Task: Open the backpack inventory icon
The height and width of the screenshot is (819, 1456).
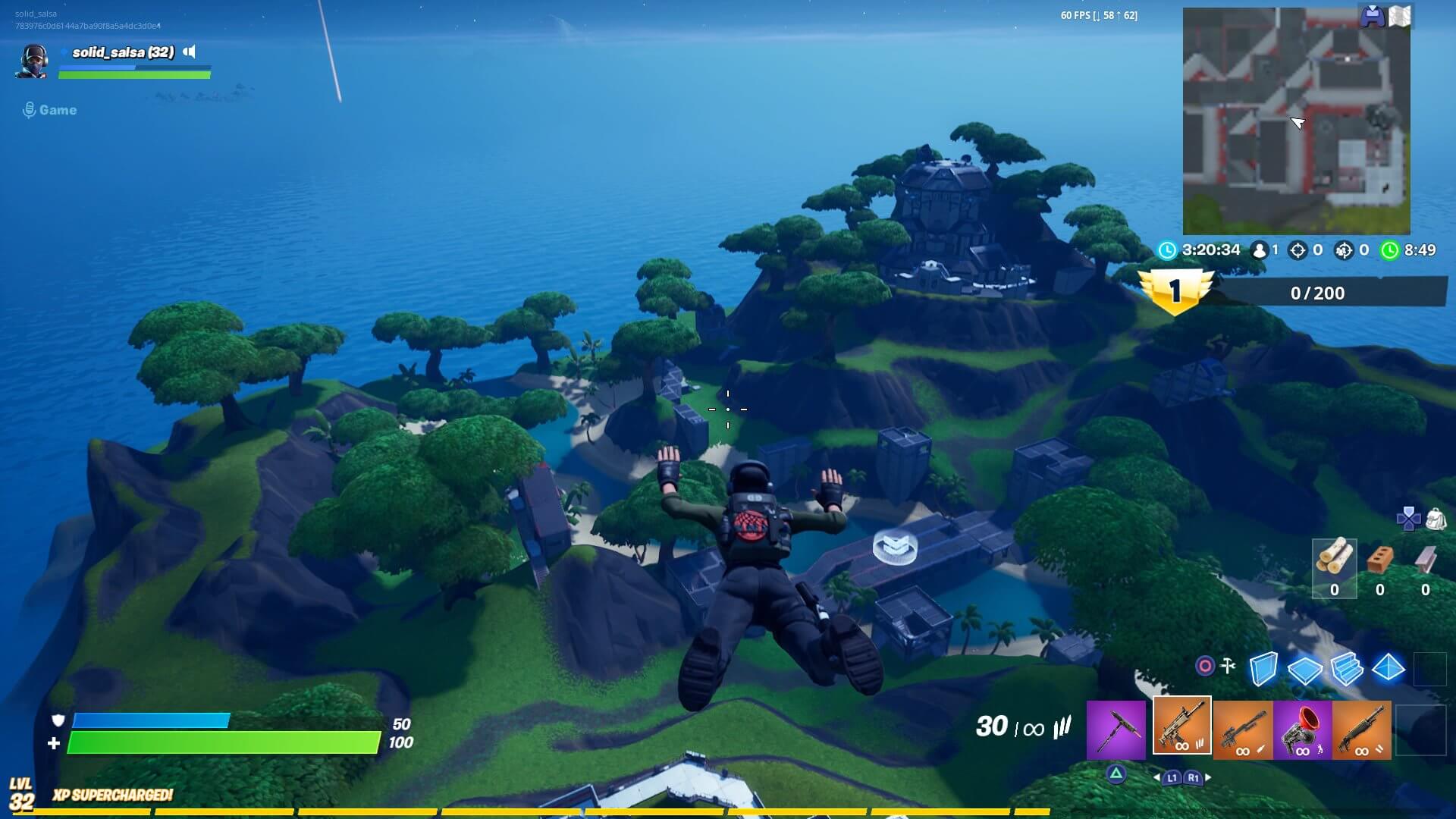Action: point(1436,519)
